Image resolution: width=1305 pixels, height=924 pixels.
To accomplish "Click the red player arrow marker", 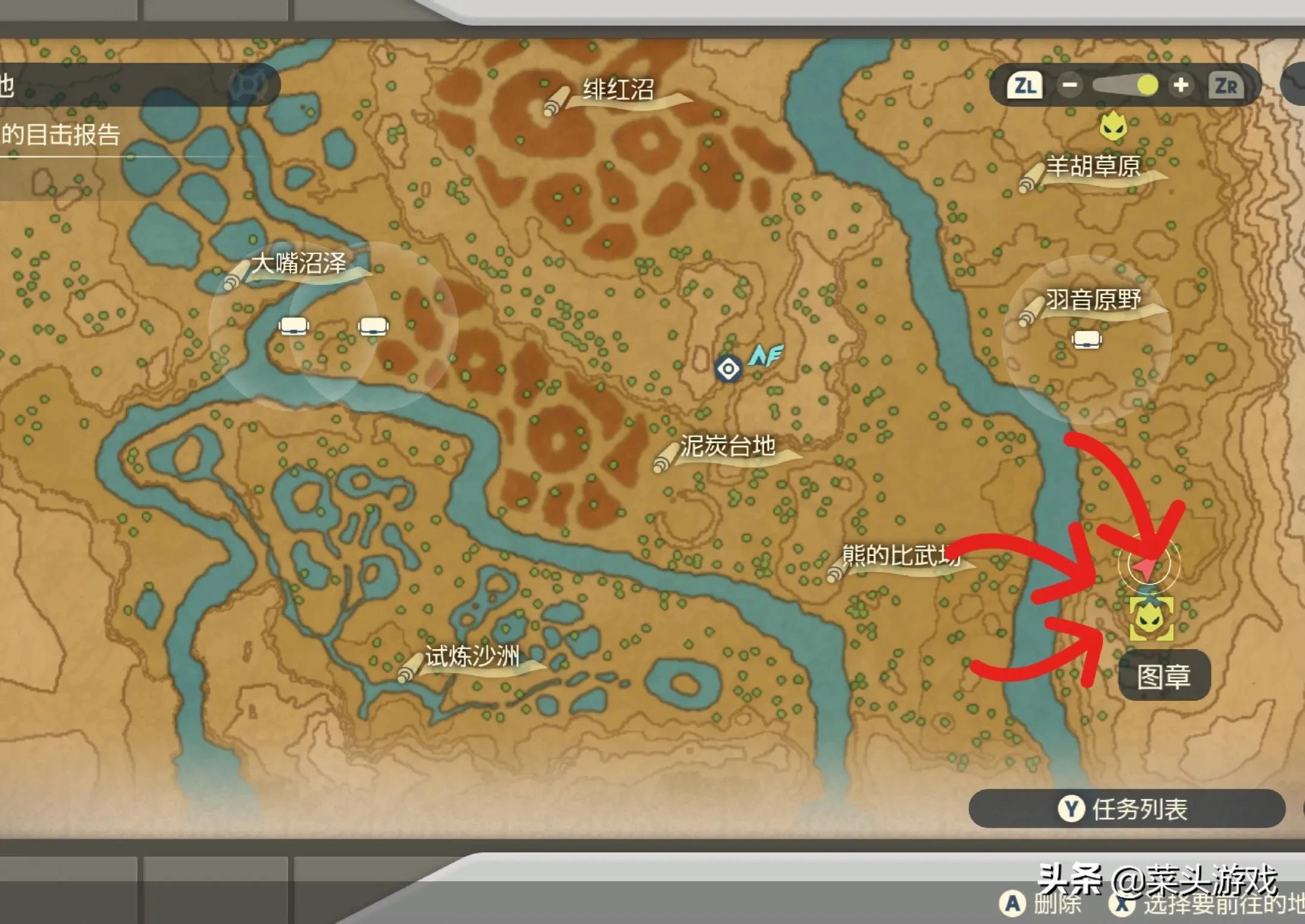I will tap(1146, 566).
